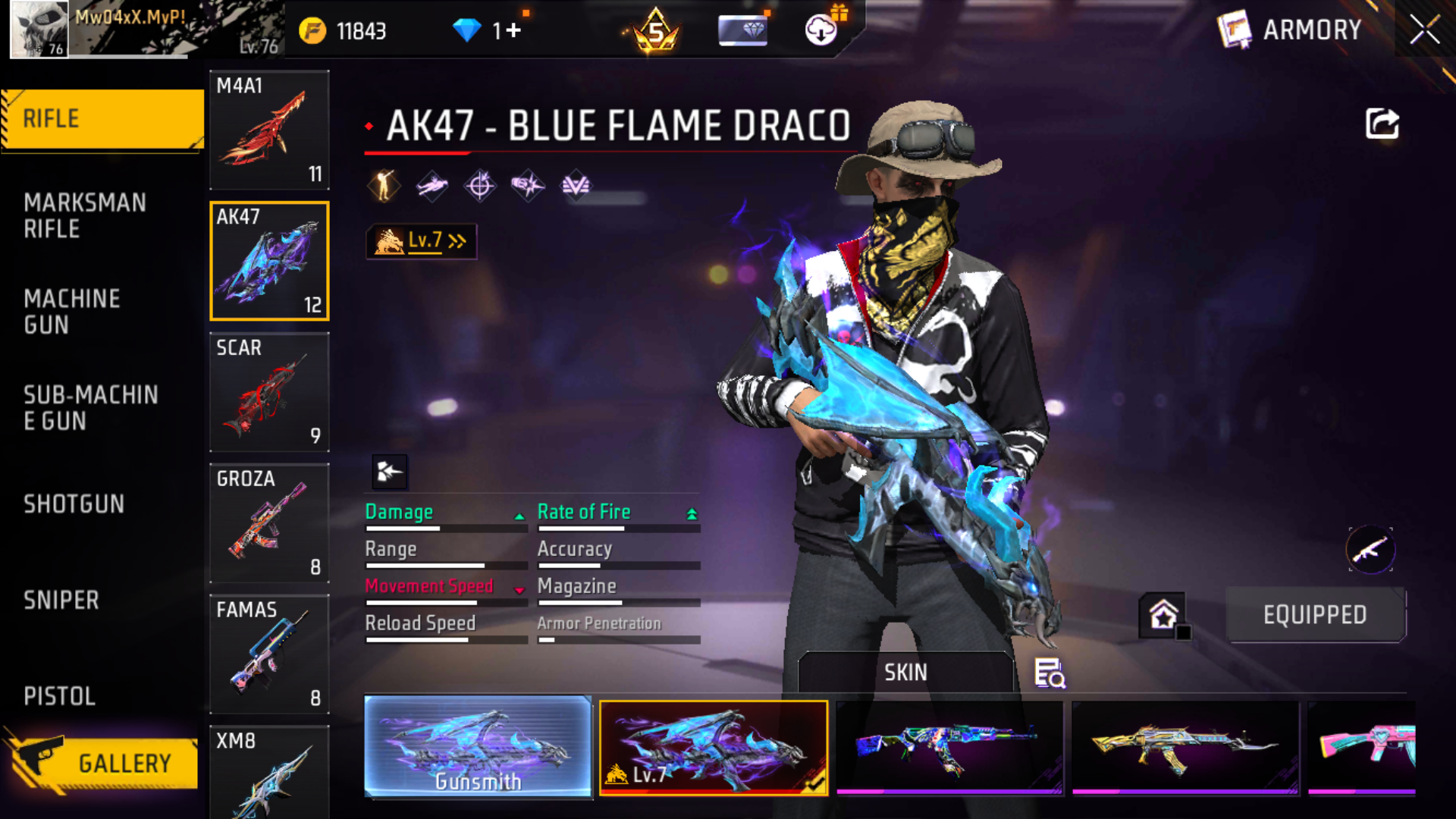
Task: Select the gold AK47 skin thumbnail
Action: (x=1185, y=747)
